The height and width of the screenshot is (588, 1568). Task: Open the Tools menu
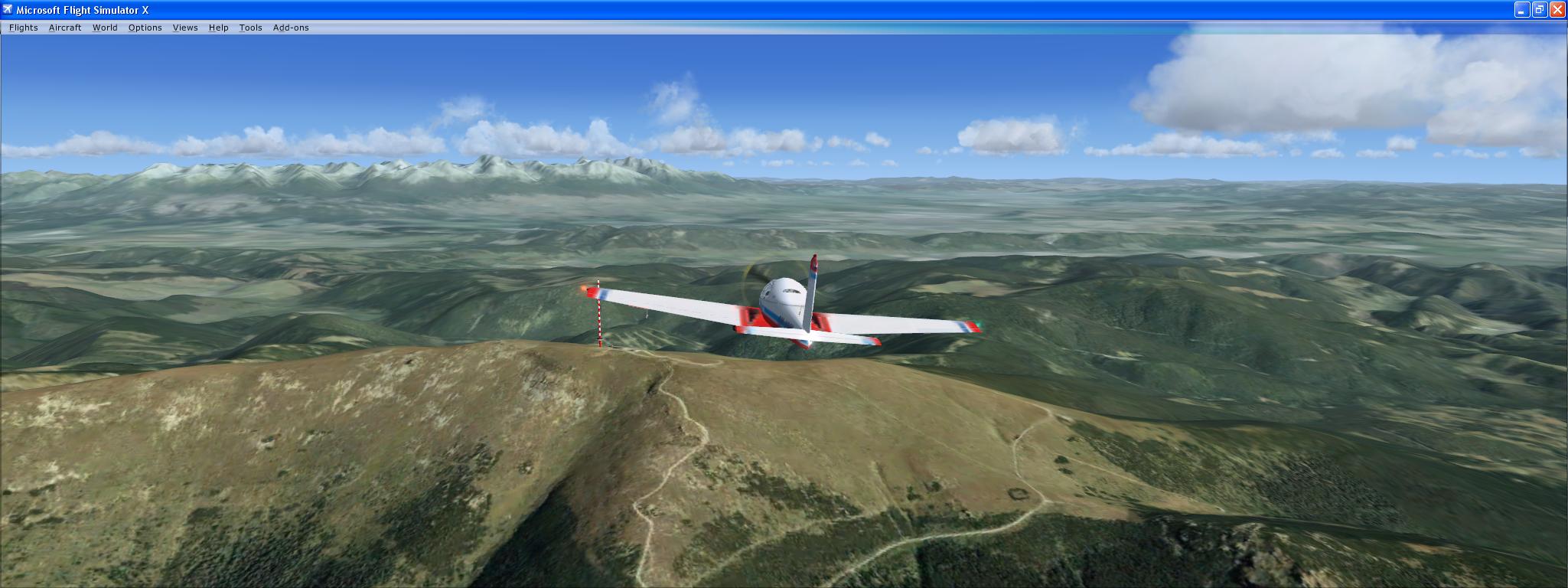250,28
